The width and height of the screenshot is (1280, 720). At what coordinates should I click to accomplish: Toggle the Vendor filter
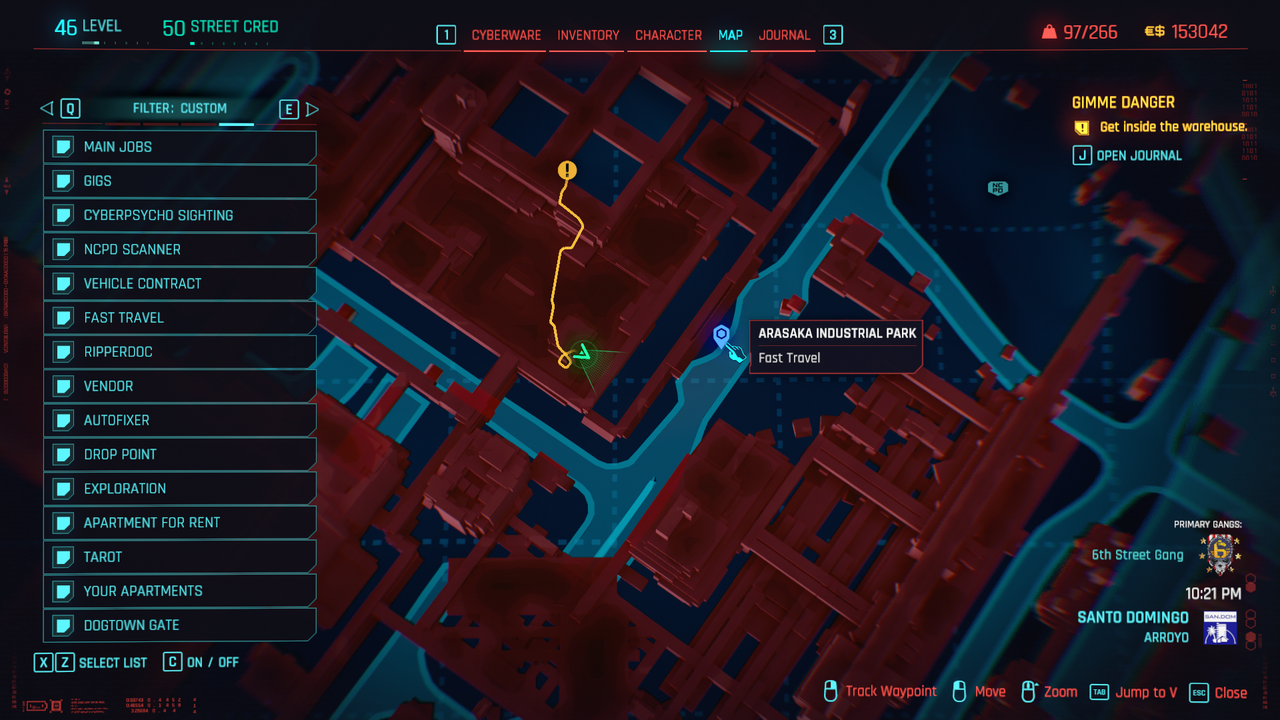pyautogui.click(x=180, y=386)
